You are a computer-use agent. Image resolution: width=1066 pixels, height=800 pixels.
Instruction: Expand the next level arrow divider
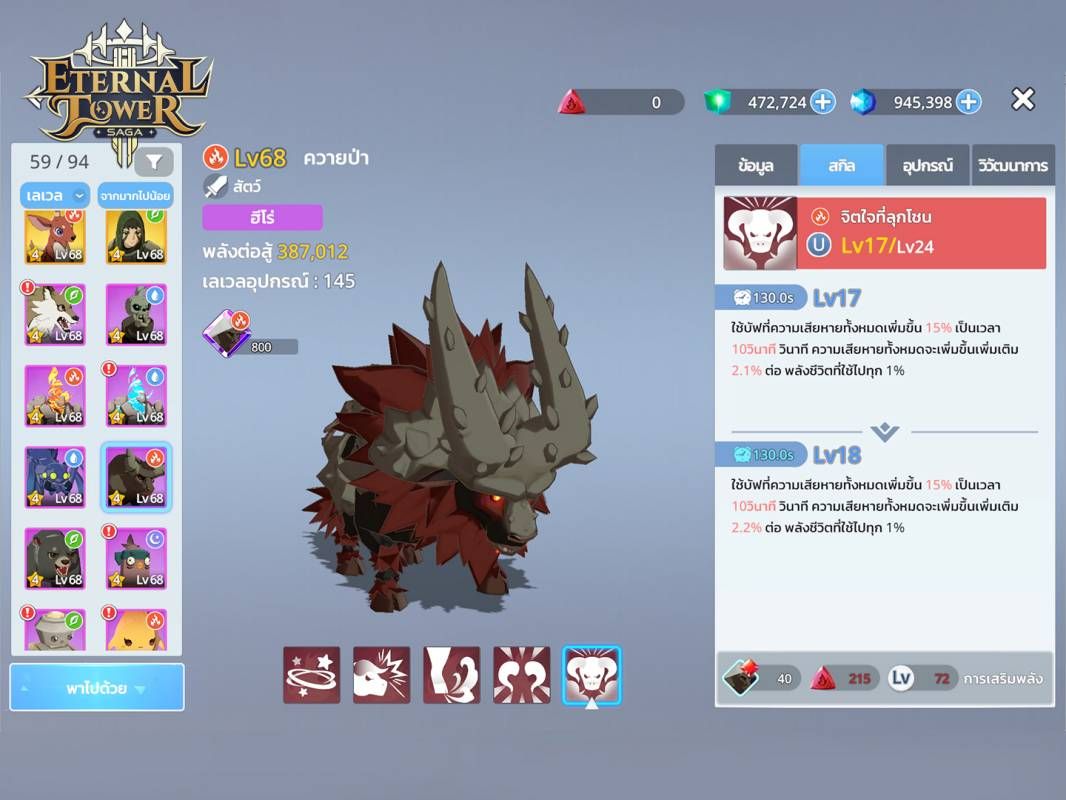pyautogui.click(x=885, y=432)
